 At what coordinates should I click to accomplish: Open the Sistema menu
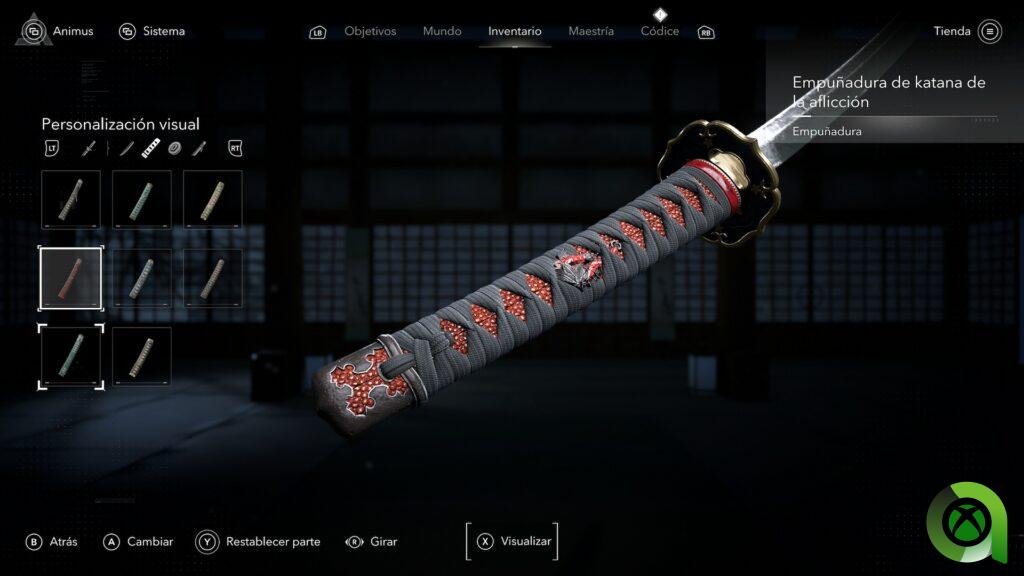pos(152,31)
